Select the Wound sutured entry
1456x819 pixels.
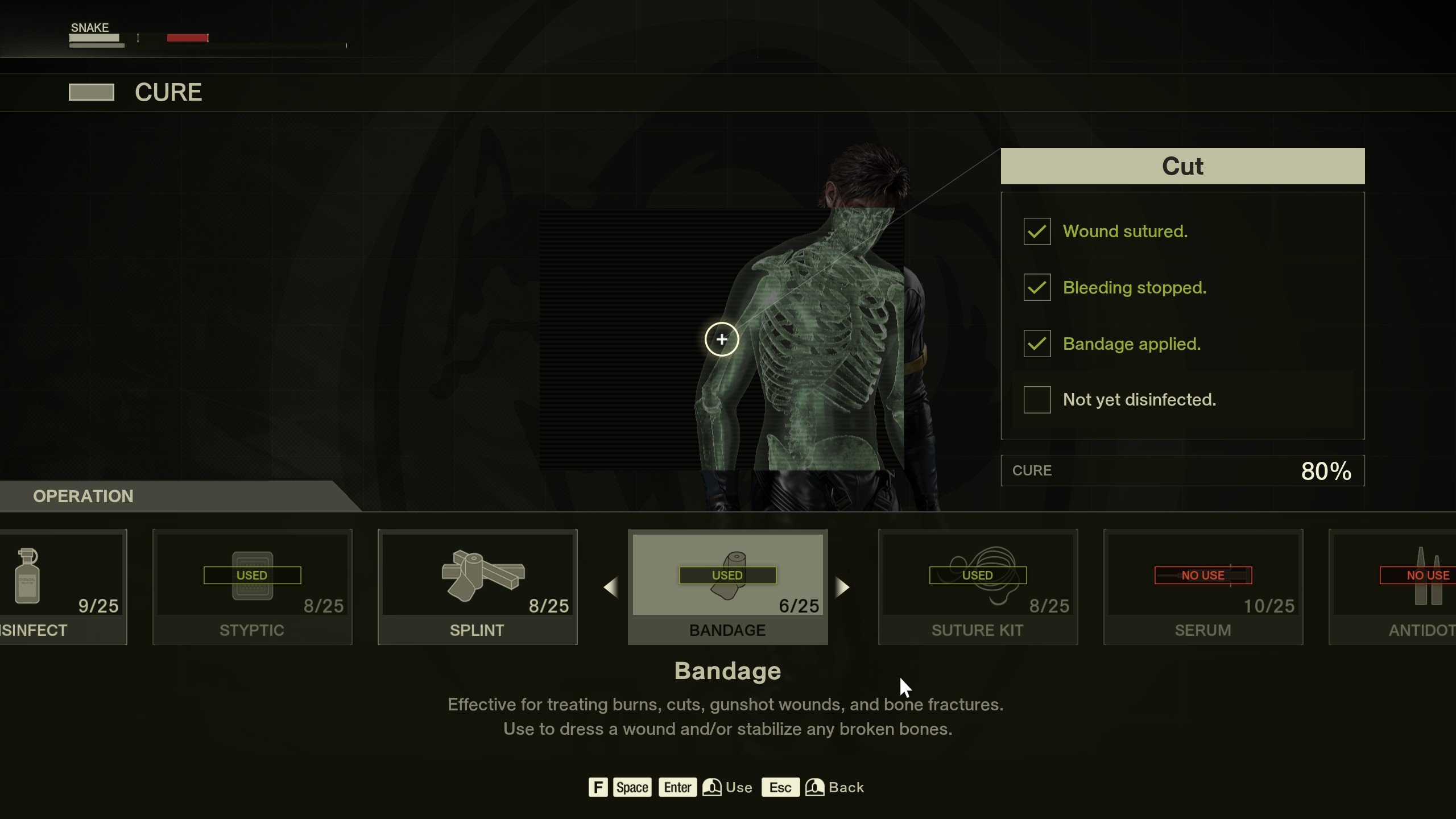pos(1125,231)
